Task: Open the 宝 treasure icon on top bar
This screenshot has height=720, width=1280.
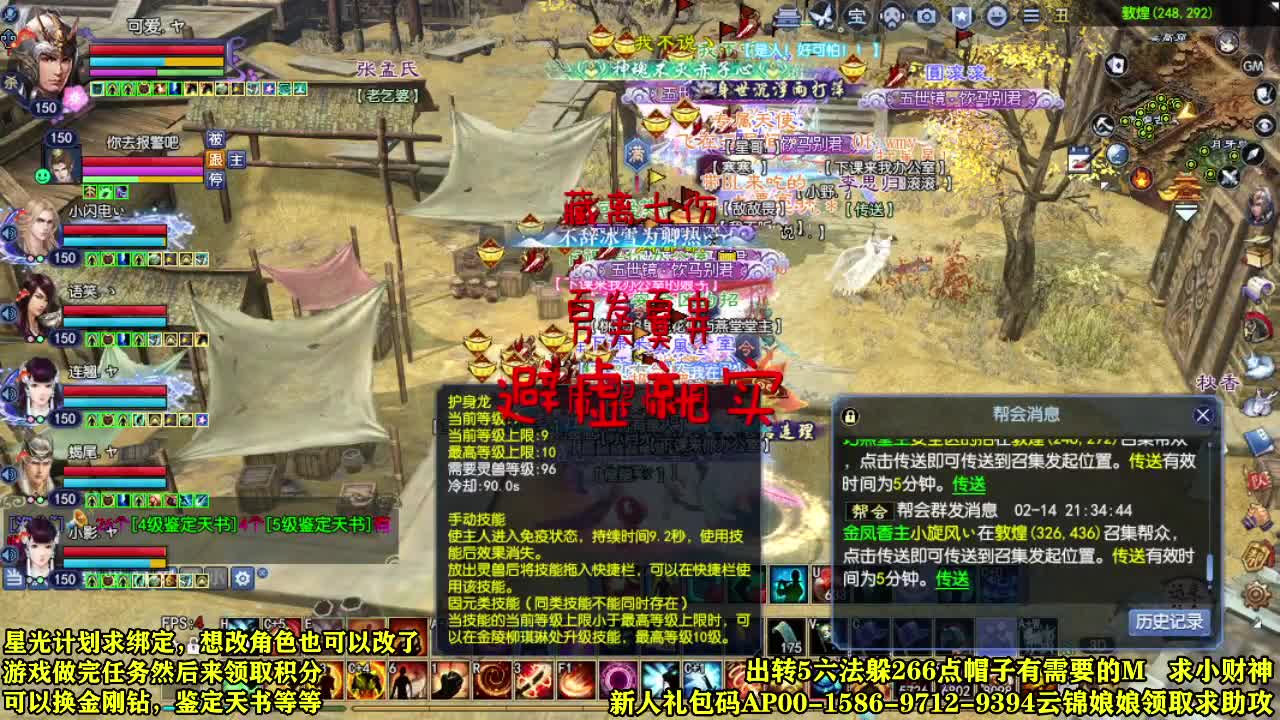Action: pos(858,15)
